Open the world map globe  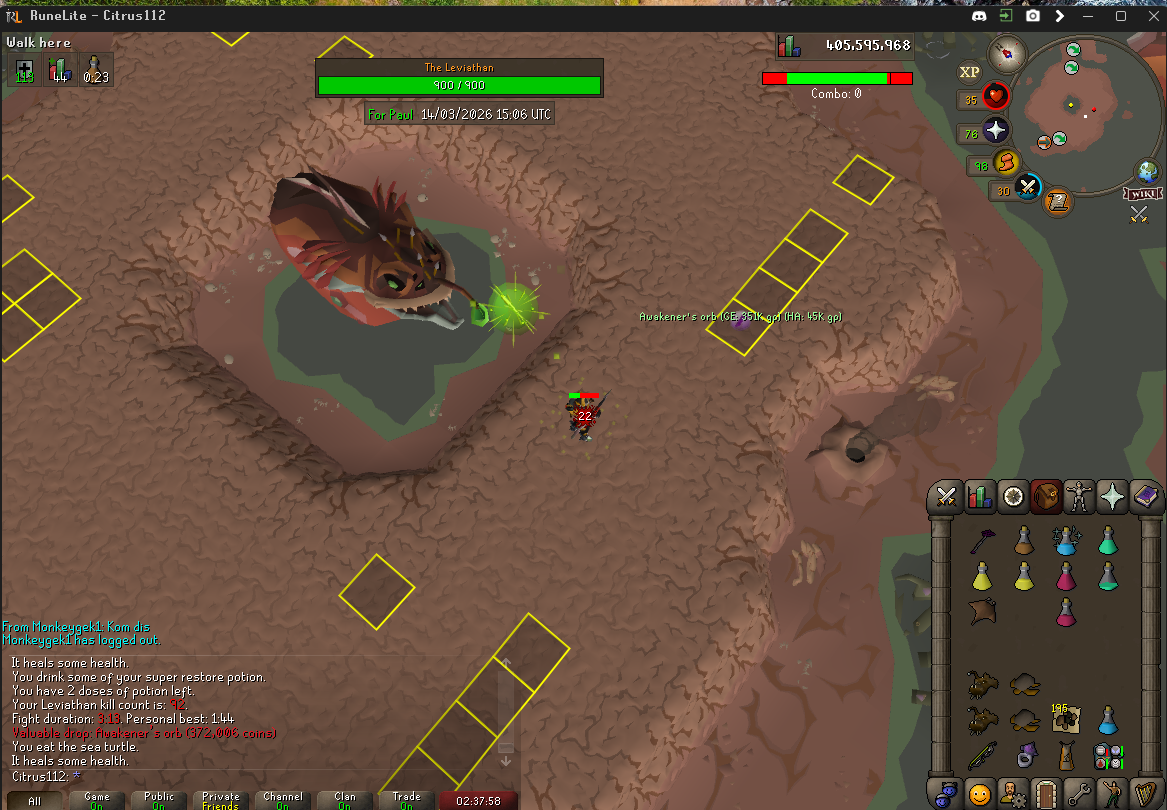pyautogui.click(x=1147, y=171)
